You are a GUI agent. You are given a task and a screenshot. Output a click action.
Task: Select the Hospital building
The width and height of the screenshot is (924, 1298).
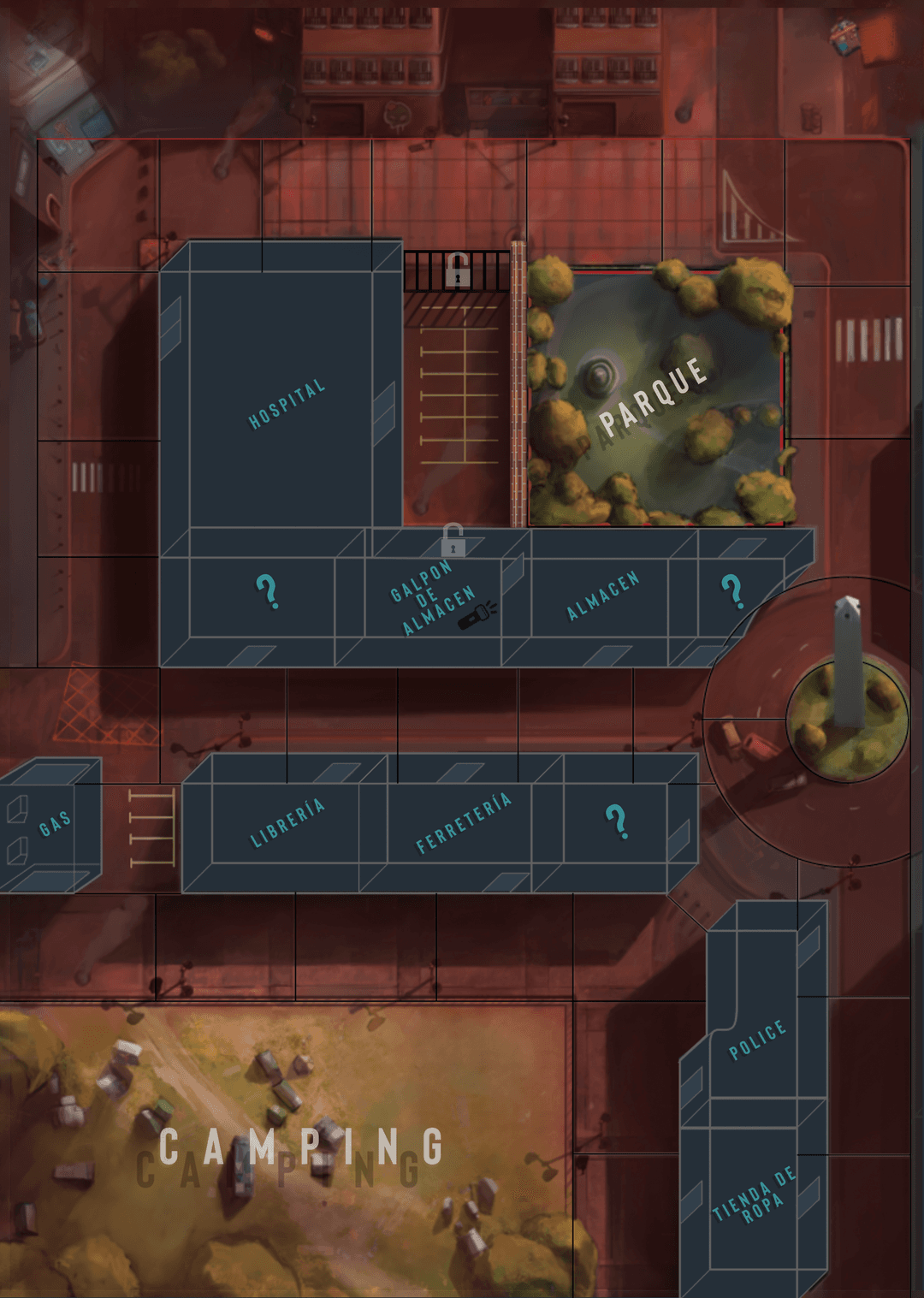pos(286,403)
